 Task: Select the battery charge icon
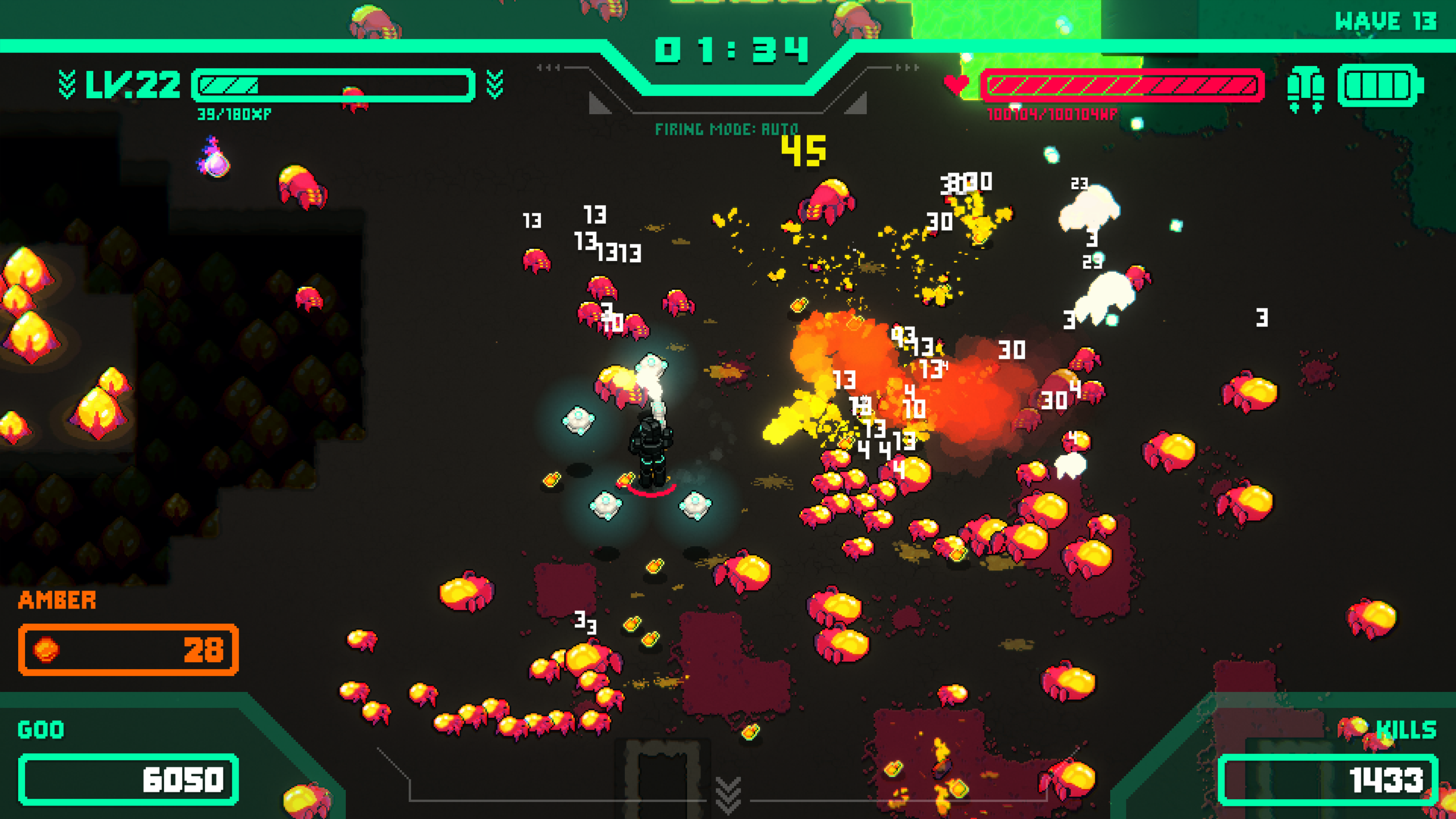1380,86
